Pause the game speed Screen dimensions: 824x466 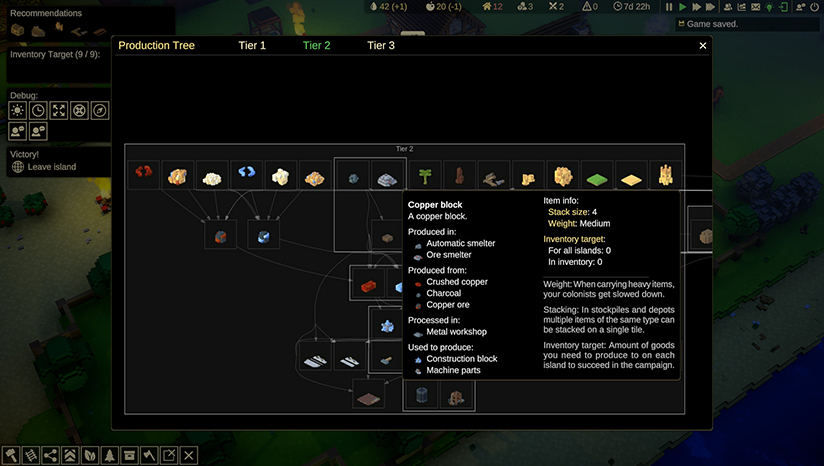669,7
